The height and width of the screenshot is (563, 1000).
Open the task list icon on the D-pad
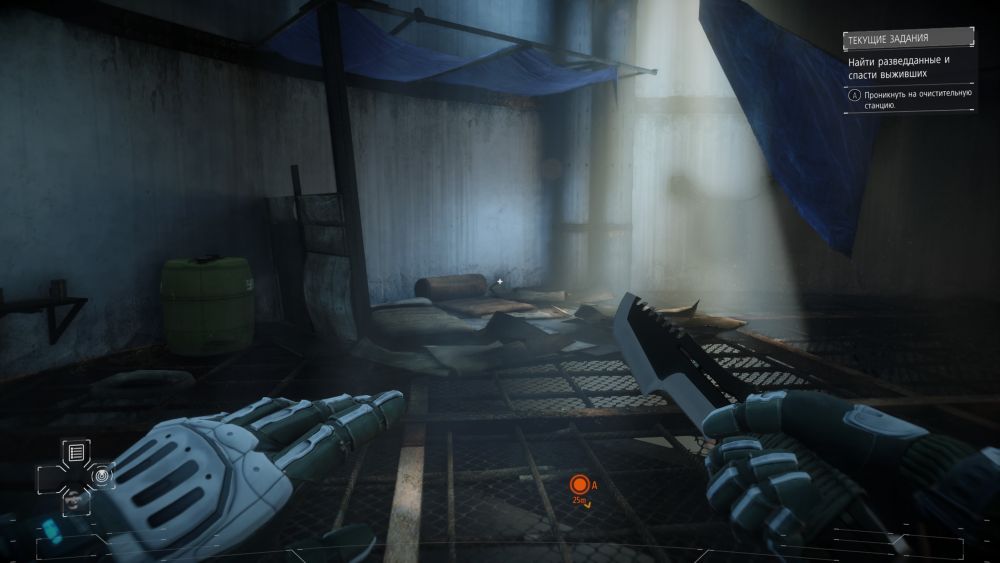pos(77,453)
